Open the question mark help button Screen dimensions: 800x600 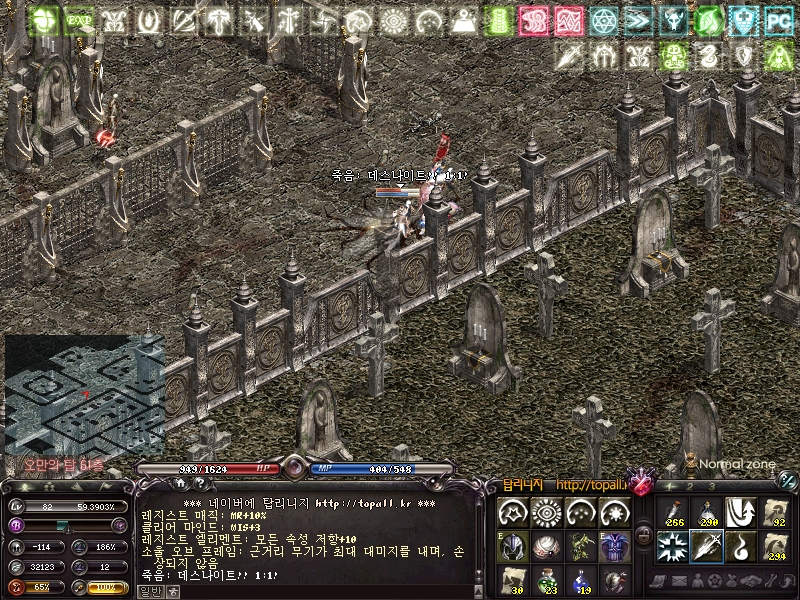tap(197, 483)
